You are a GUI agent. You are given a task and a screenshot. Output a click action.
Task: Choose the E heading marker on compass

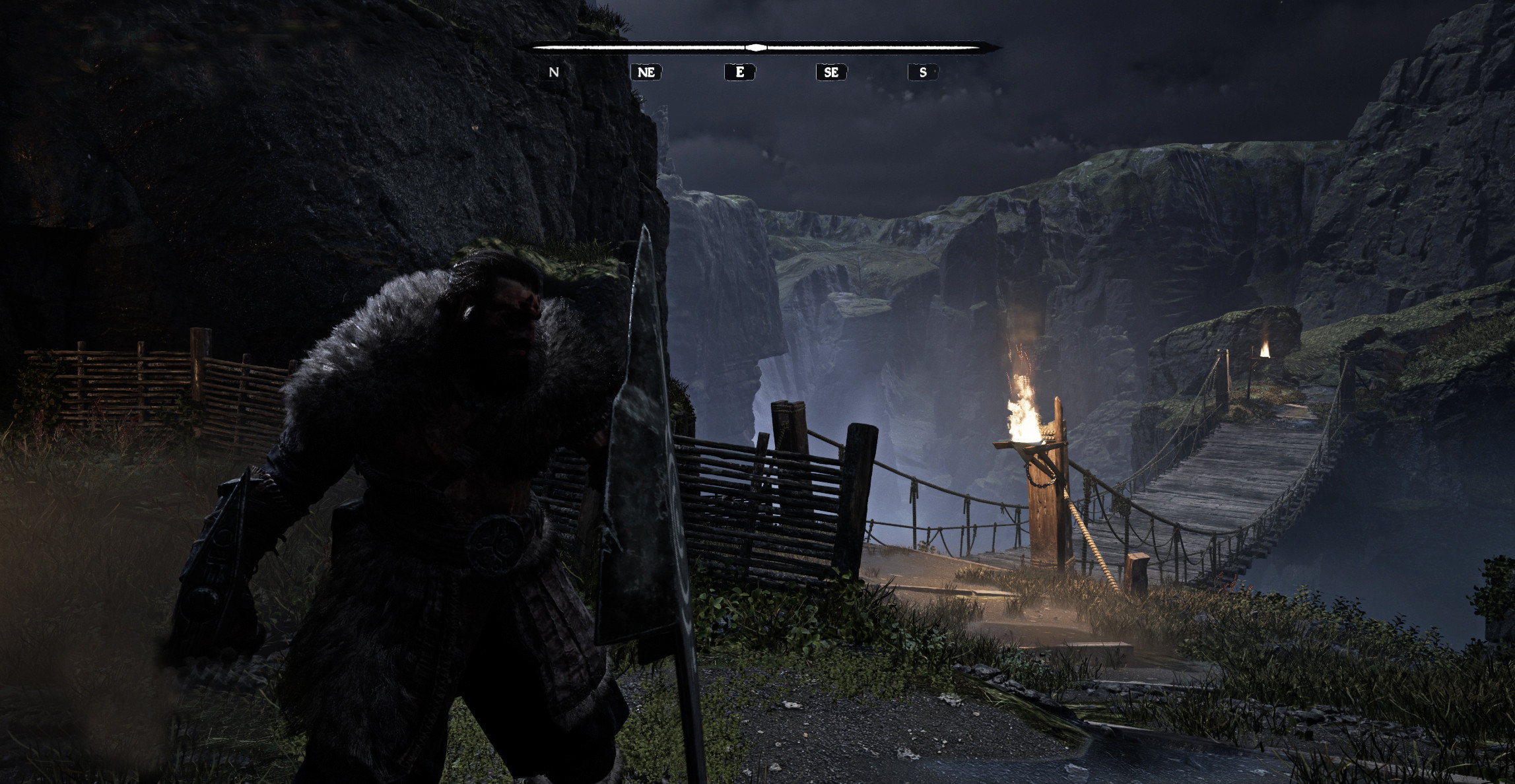click(x=739, y=72)
